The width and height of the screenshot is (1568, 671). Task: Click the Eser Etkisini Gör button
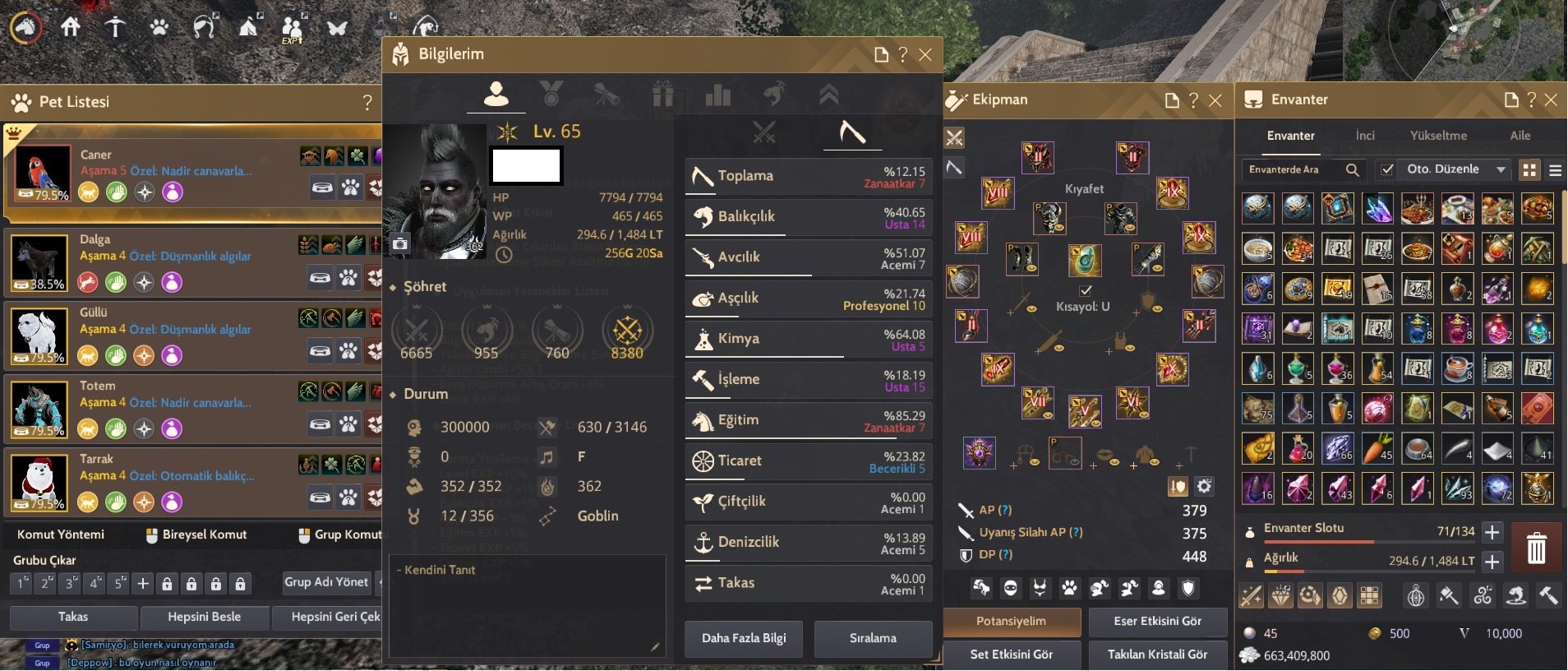(1159, 622)
